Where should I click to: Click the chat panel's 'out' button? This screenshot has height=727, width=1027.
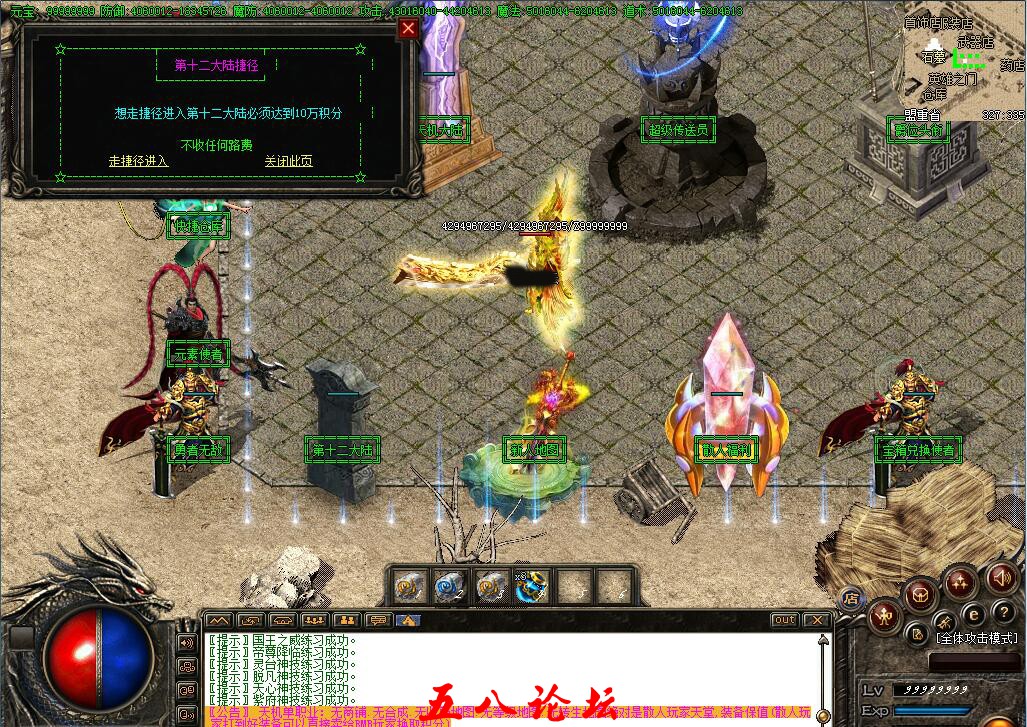tap(785, 620)
